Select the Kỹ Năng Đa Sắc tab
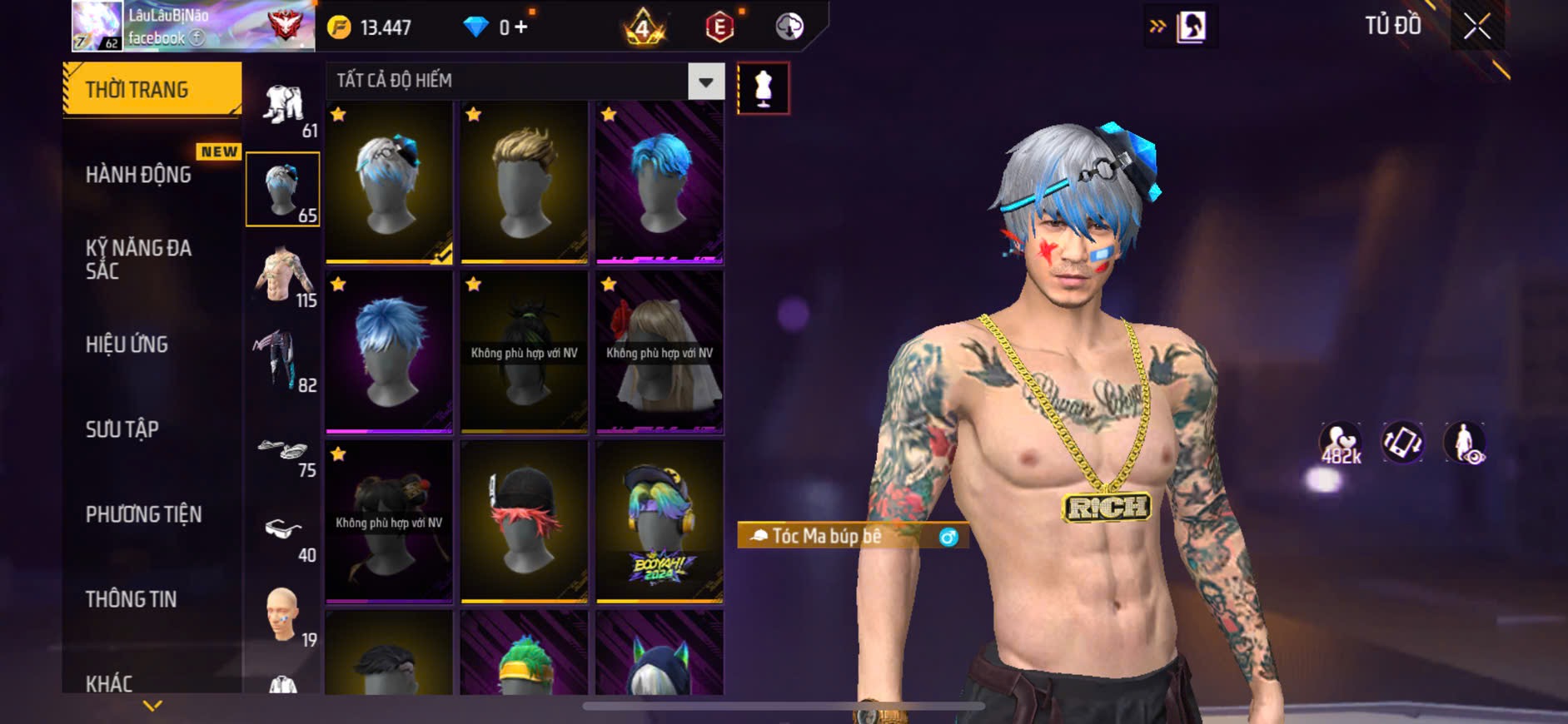The height and width of the screenshot is (724, 1568). click(x=139, y=260)
